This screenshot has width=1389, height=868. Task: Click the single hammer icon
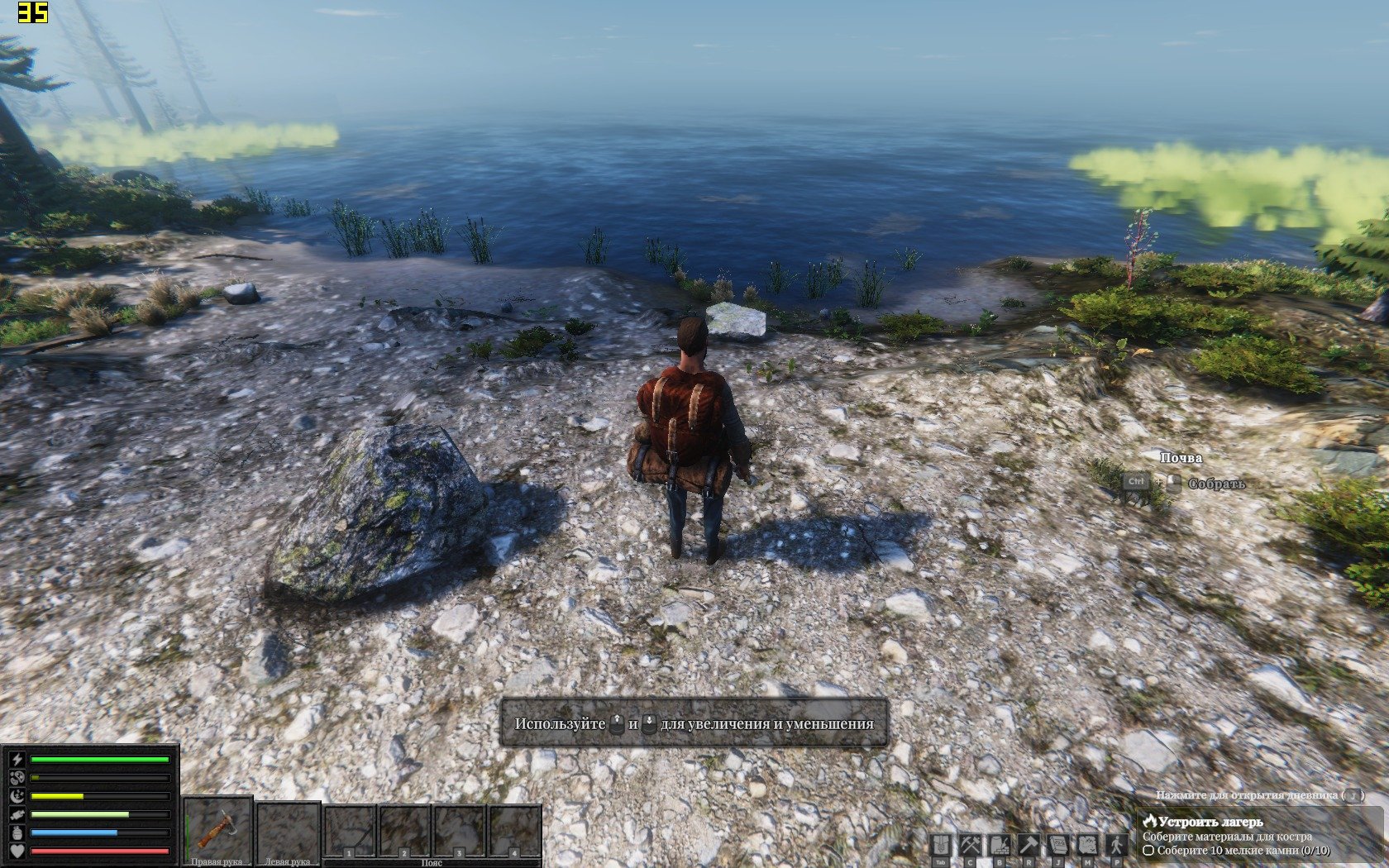click(1029, 845)
